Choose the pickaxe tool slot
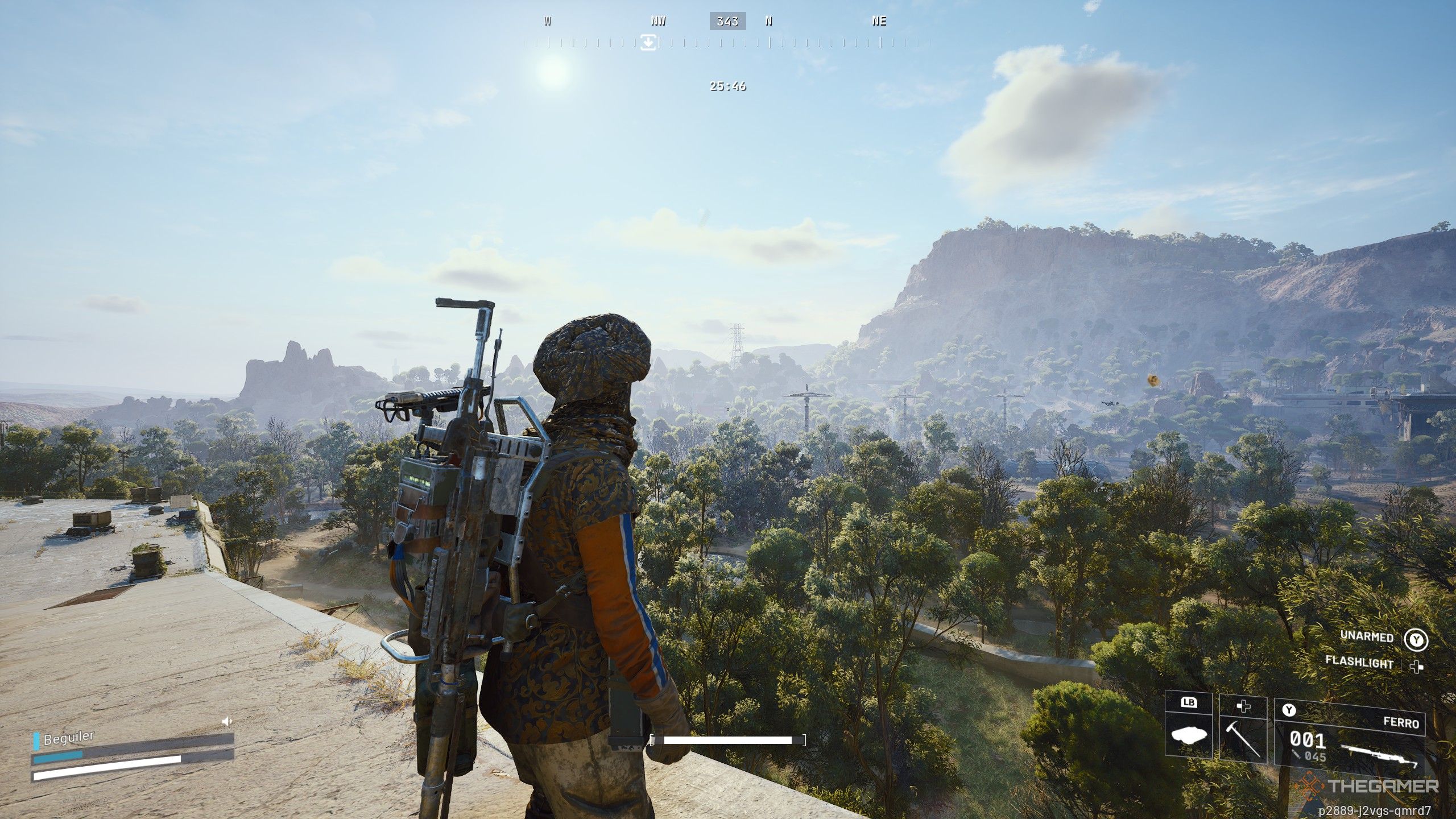 coord(1243,730)
